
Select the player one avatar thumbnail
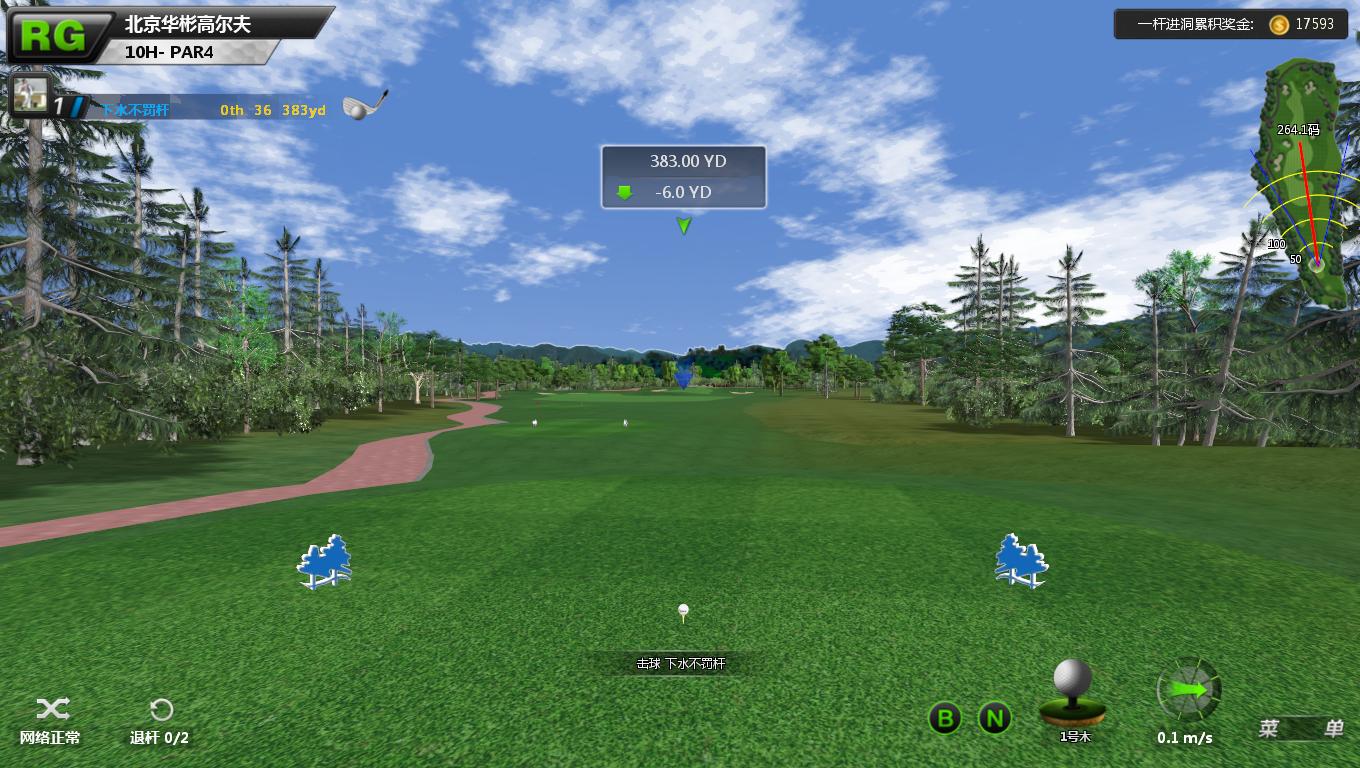click(x=30, y=96)
